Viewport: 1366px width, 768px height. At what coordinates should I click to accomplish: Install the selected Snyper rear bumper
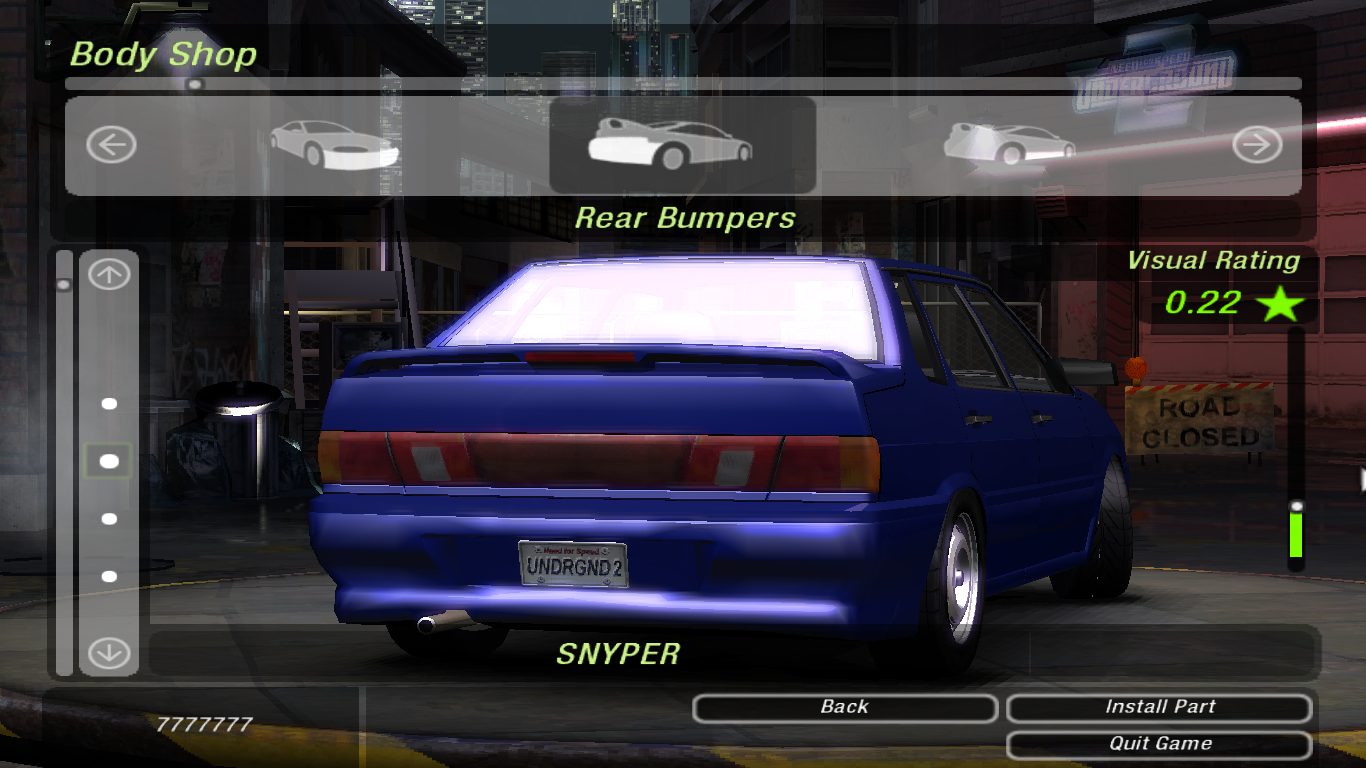click(x=1159, y=708)
